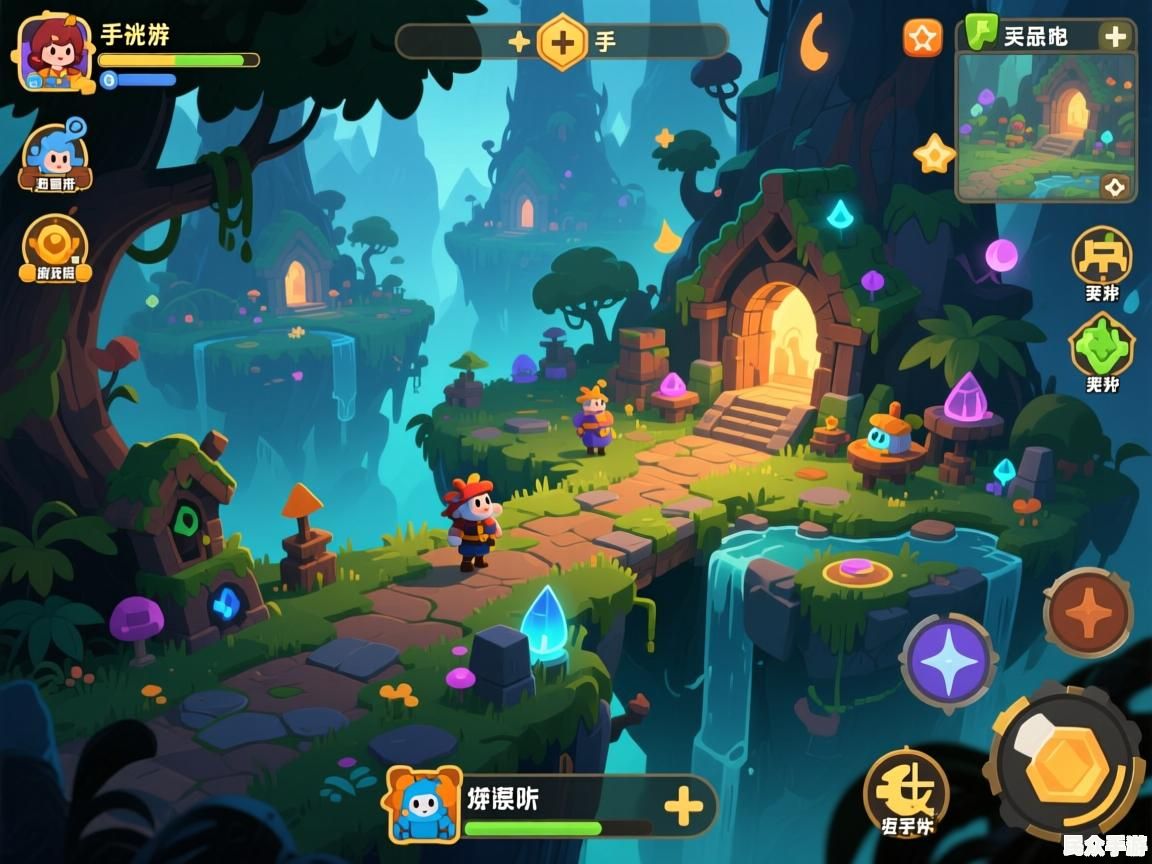Select the dark round skill button with gold symbol
Viewport: 1152px width, 864px height.
[x=905, y=789]
